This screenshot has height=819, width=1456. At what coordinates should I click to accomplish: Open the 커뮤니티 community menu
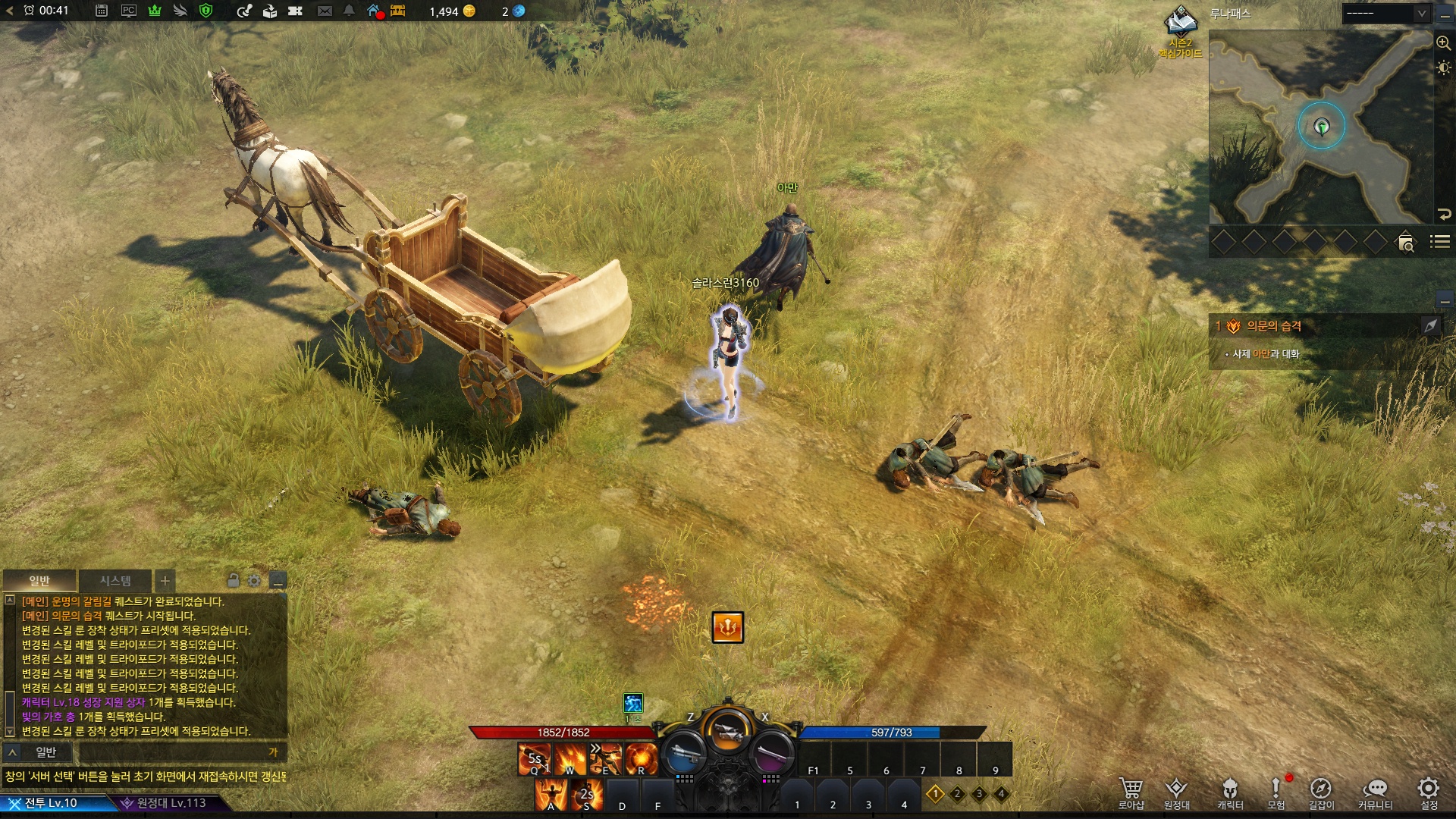[x=1375, y=792]
